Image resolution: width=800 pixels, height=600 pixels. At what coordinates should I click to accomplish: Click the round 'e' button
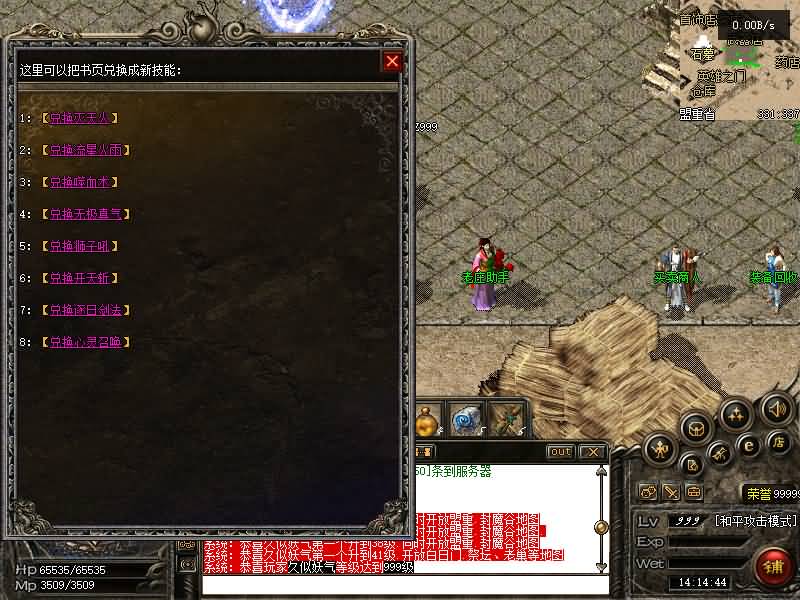coord(748,445)
